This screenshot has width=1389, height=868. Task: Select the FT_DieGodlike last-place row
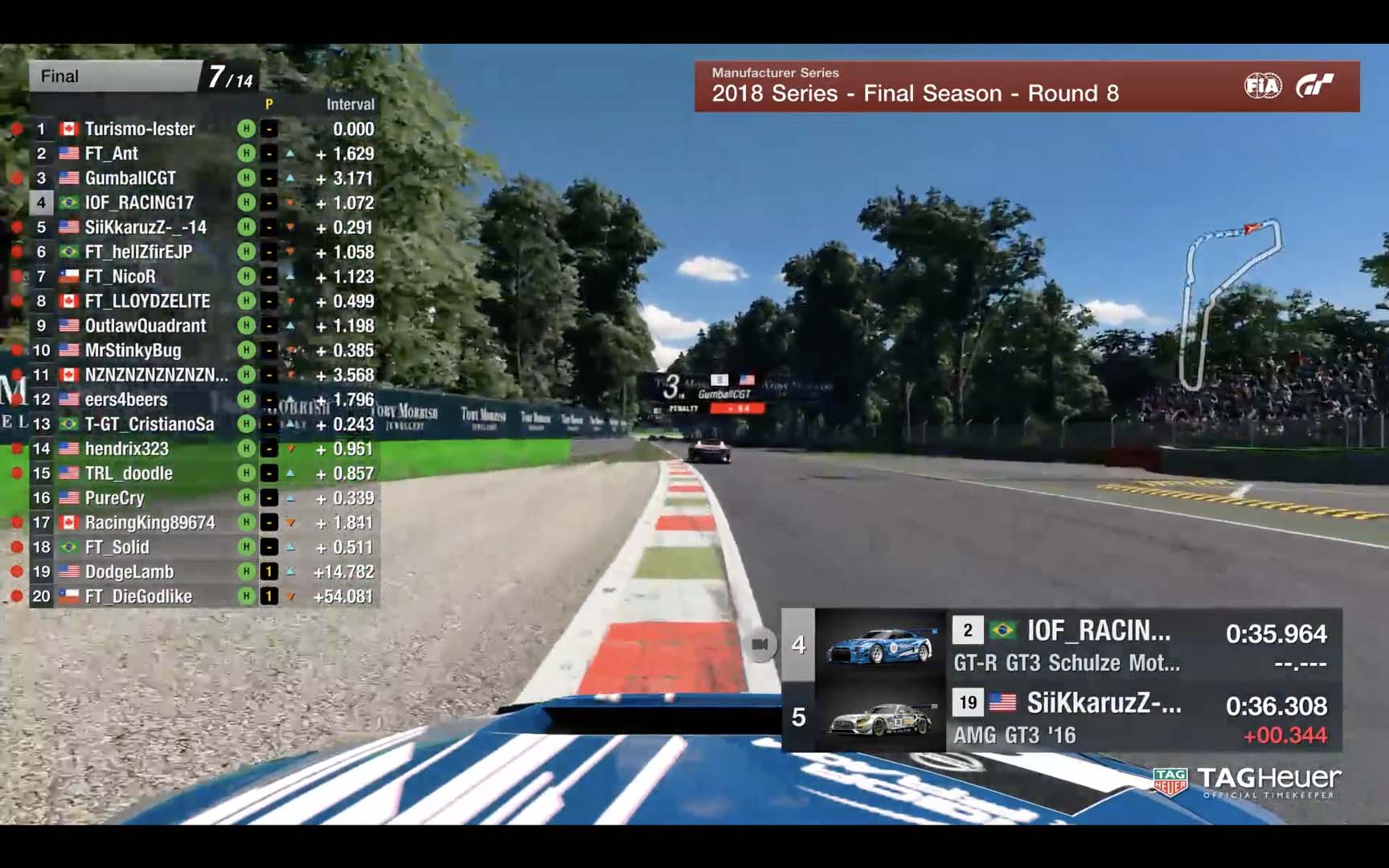coord(138,596)
